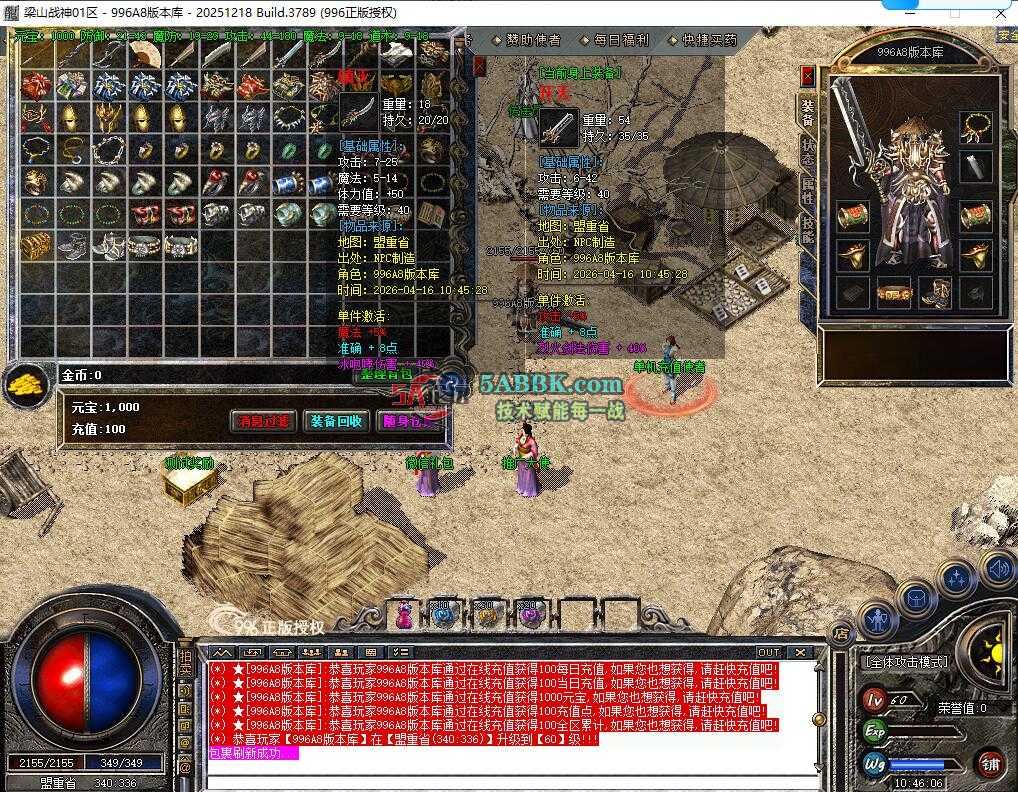Close the character equipment panel
This screenshot has width=1018, height=792.
tap(808, 77)
